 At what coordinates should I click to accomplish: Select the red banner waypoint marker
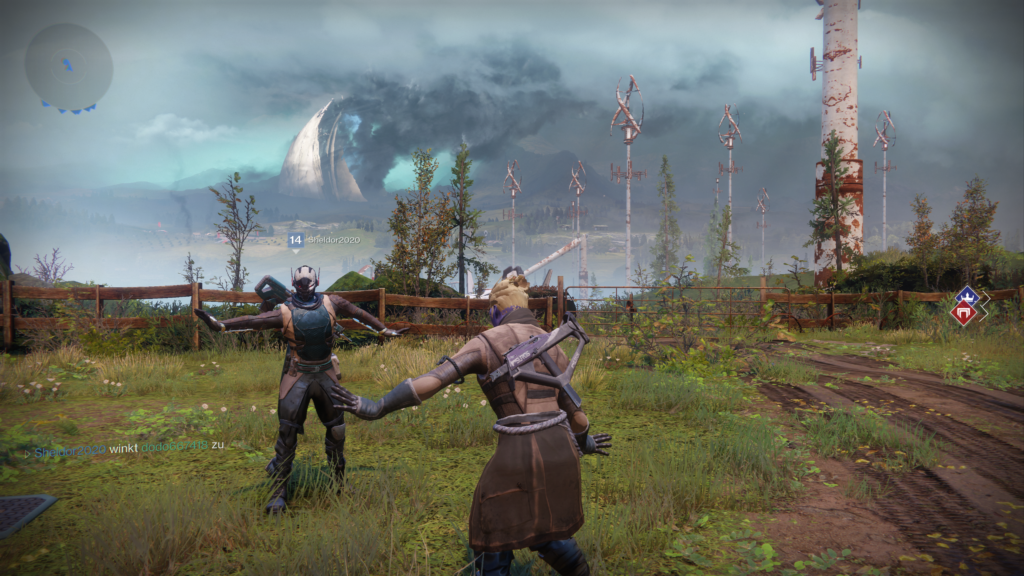pos(964,314)
